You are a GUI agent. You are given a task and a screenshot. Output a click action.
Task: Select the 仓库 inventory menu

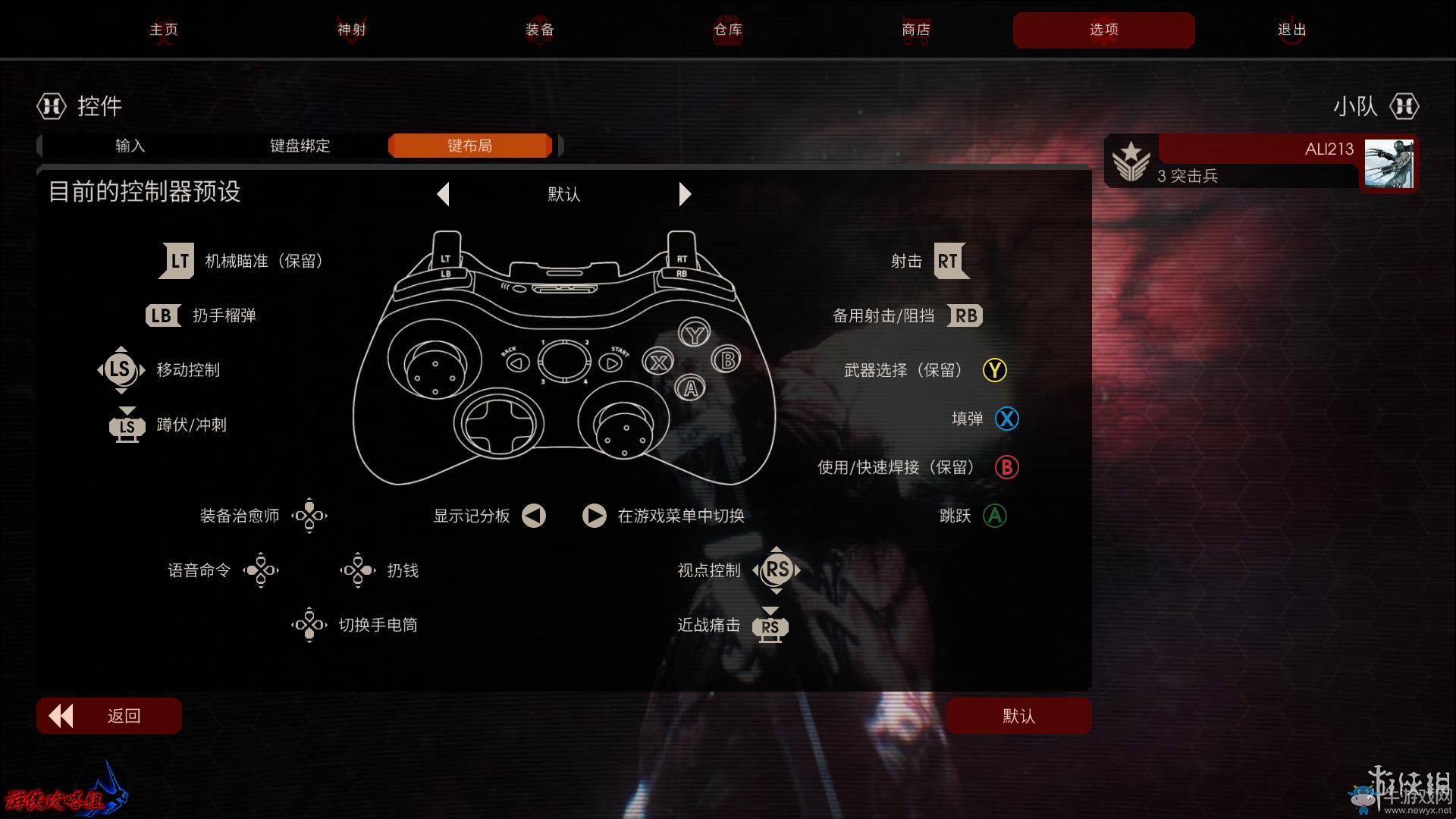coord(728,30)
